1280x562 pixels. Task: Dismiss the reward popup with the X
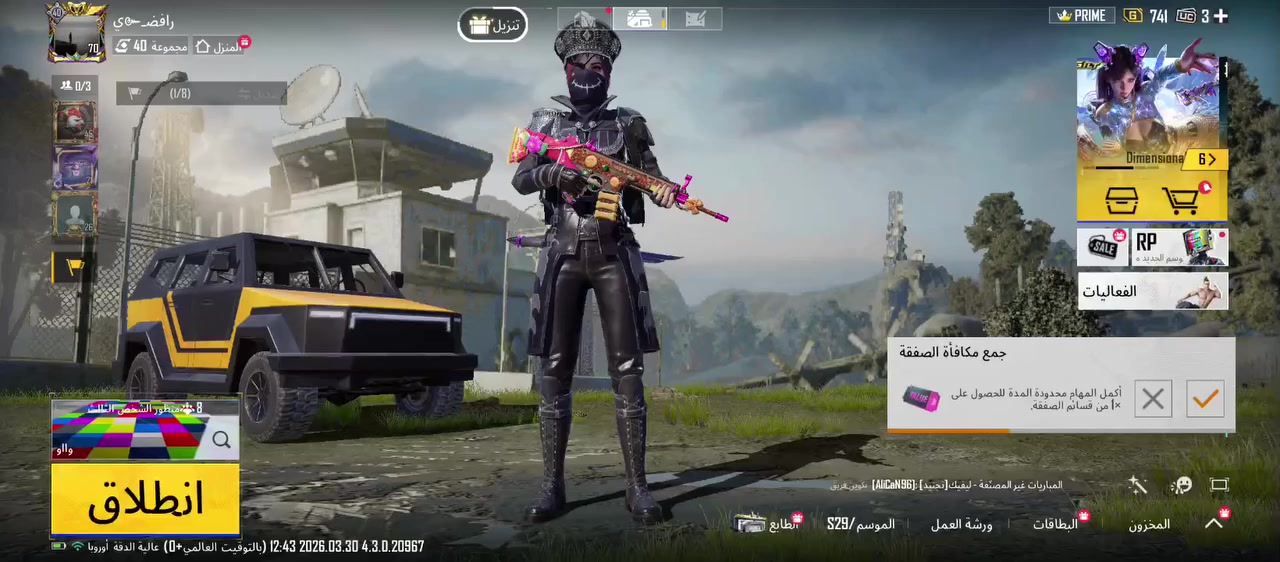[1152, 399]
